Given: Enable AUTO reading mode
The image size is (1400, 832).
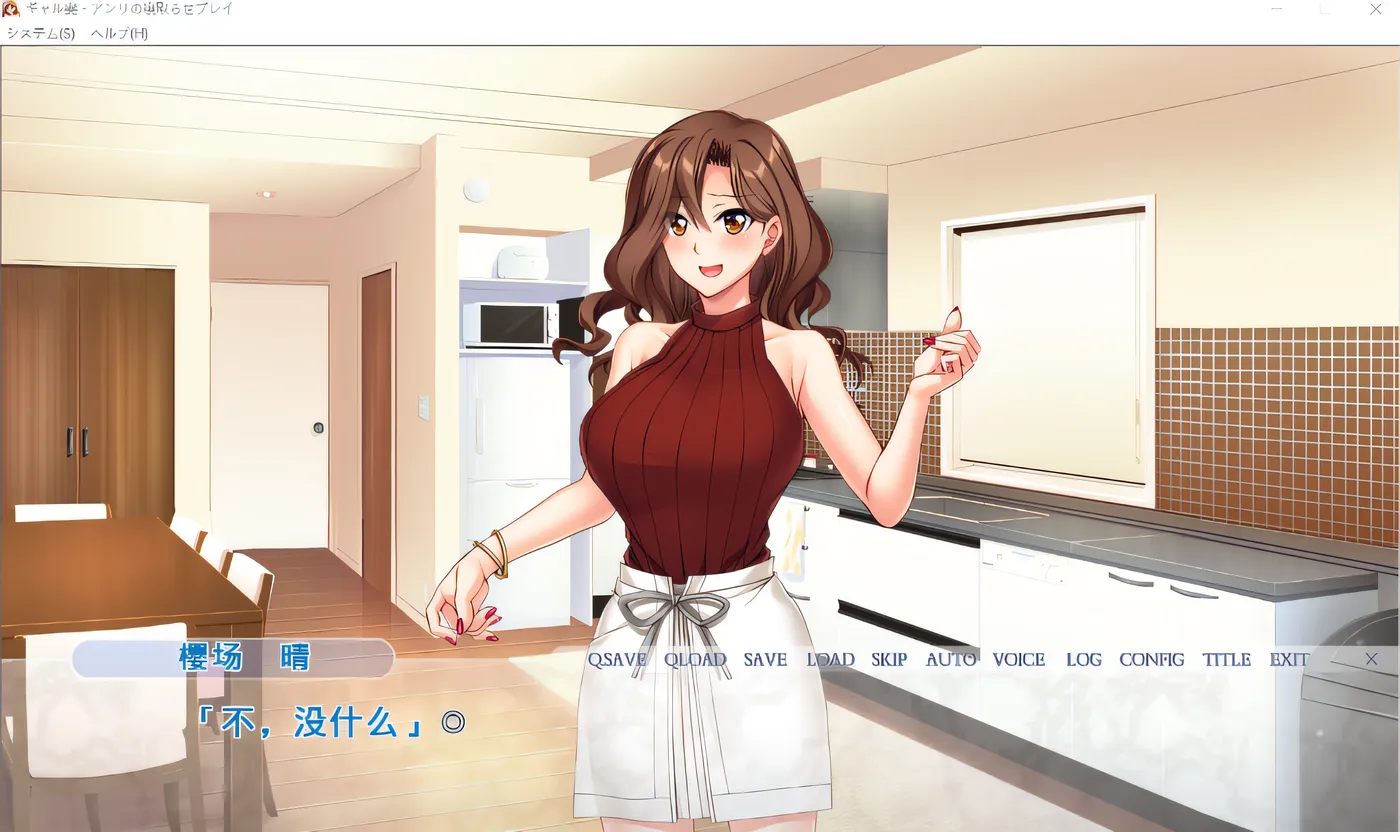Looking at the screenshot, I should (x=950, y=659).
